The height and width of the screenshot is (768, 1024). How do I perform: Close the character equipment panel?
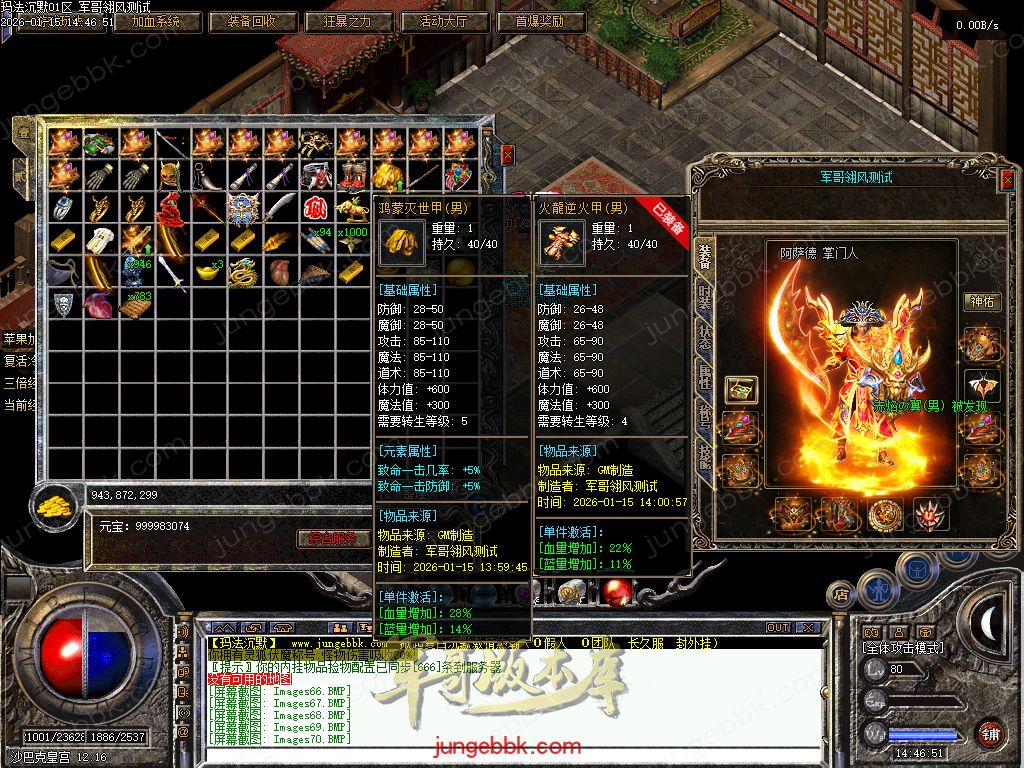[x=1006, y=179]
